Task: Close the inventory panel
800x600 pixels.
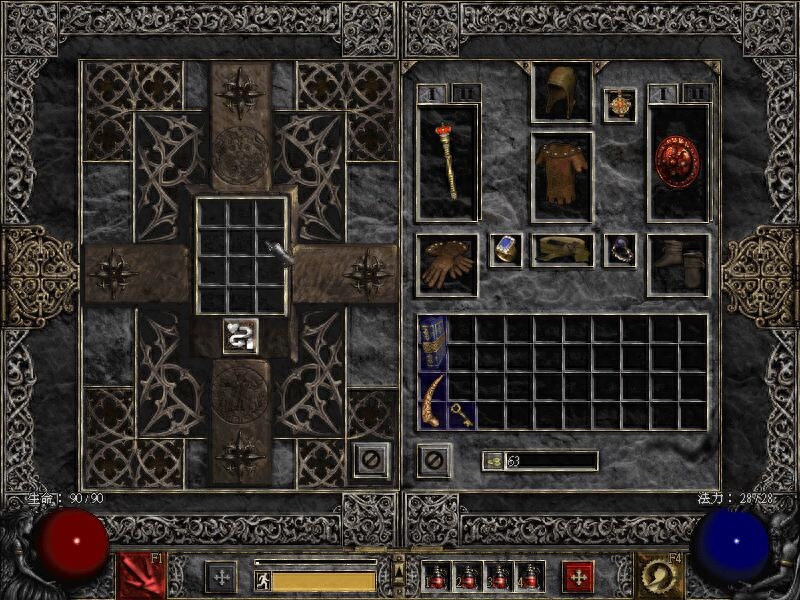Action: point(434,460)
